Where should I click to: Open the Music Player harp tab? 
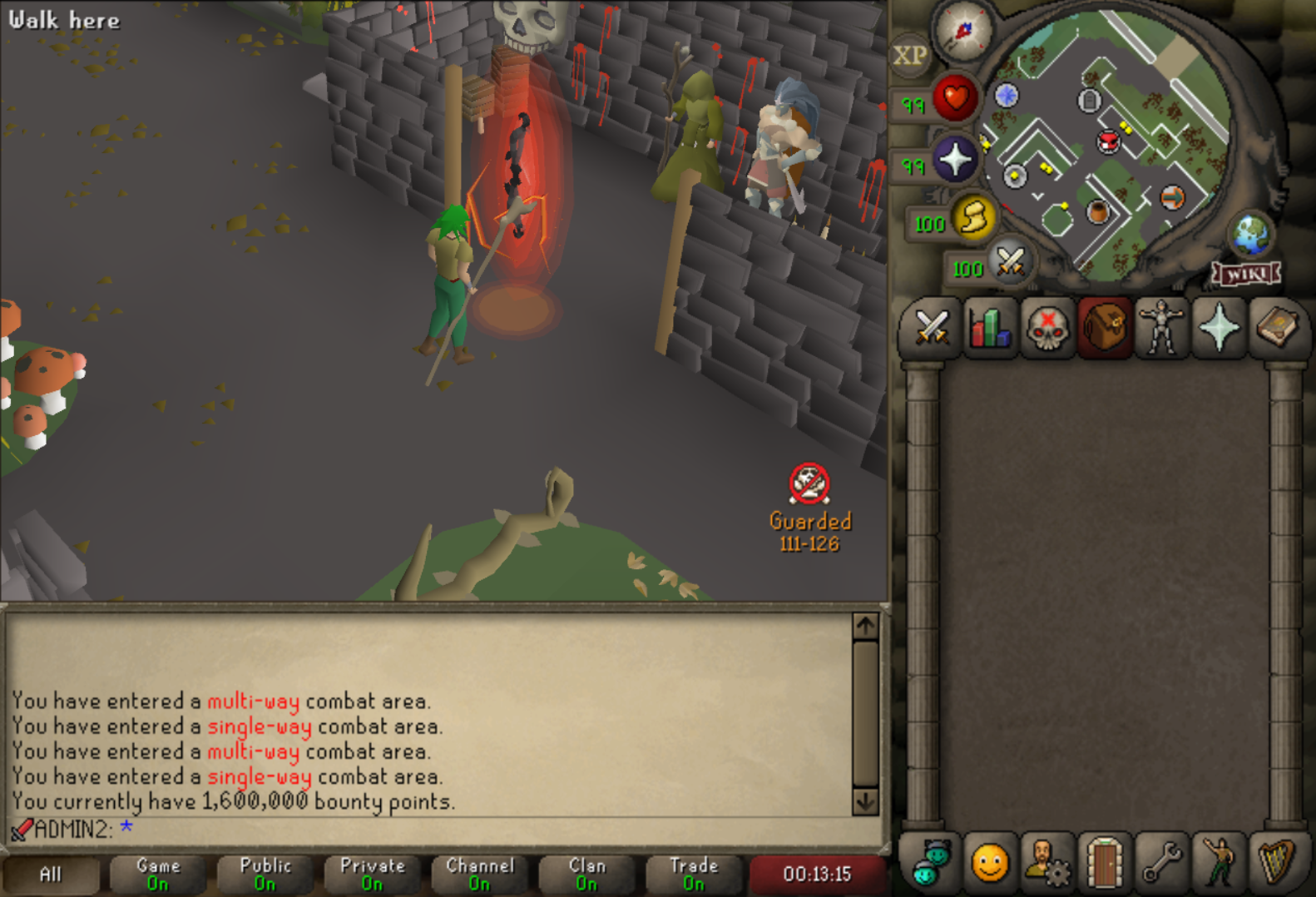coord(1277,862)
